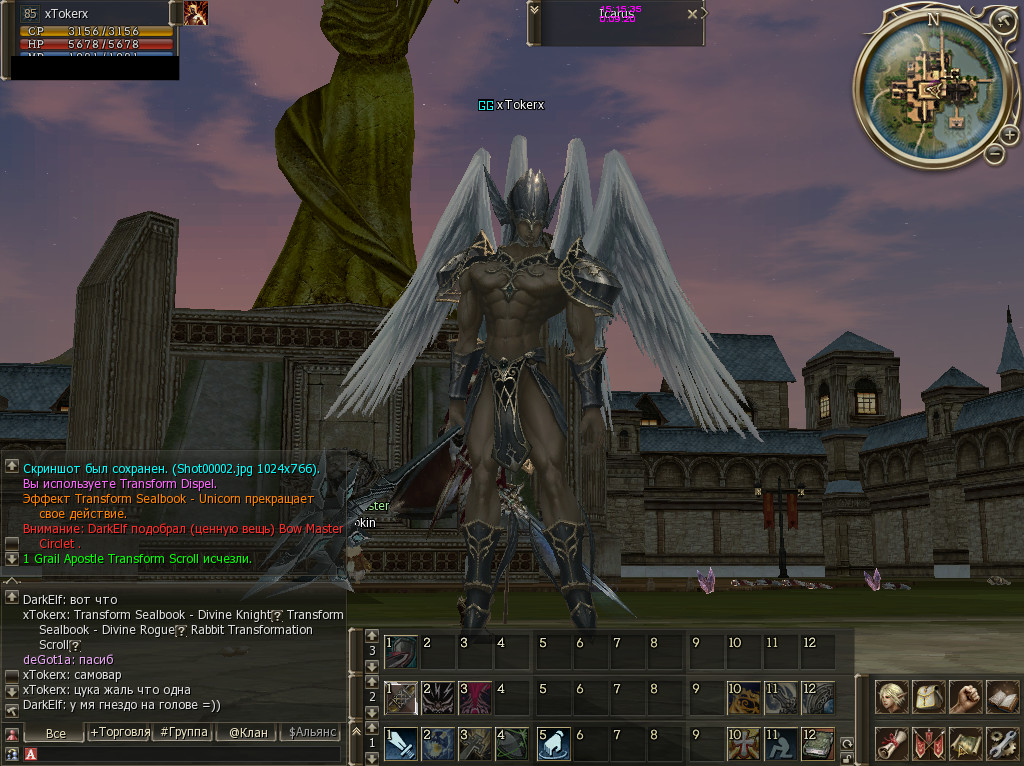Viewport: 1024px width, 766px height.
Task: Open the actions fist icon
Action: [x=965, y=697]
